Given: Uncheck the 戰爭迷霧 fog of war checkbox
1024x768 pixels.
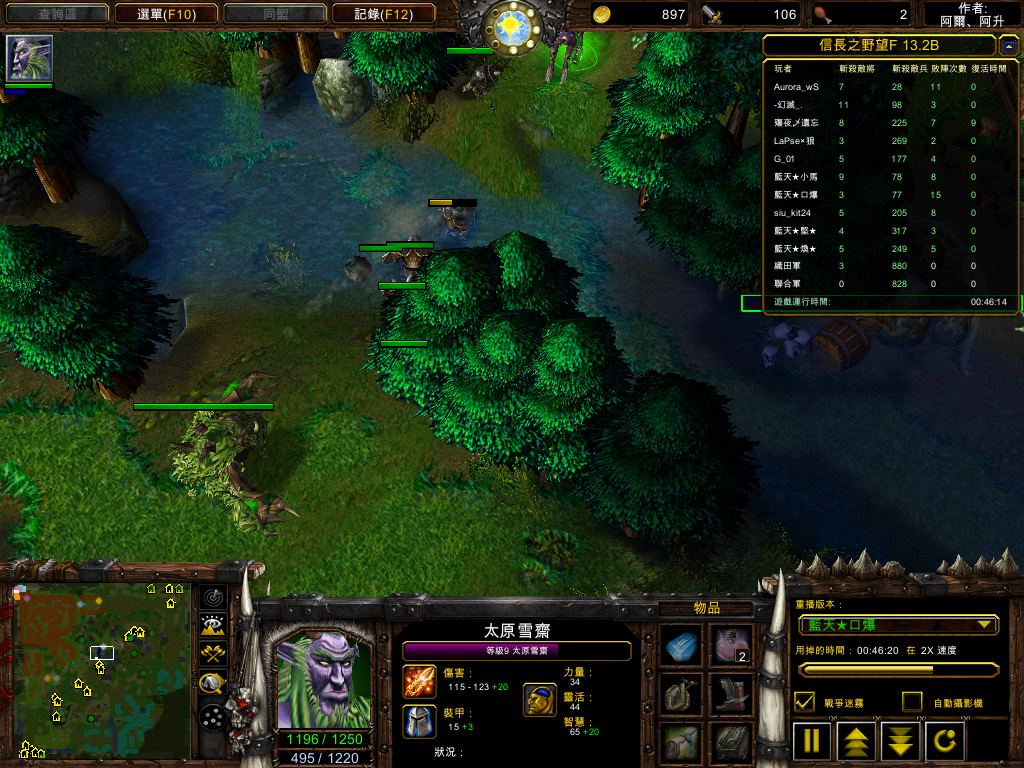Looking at the screenshot, I should point(804,702).
